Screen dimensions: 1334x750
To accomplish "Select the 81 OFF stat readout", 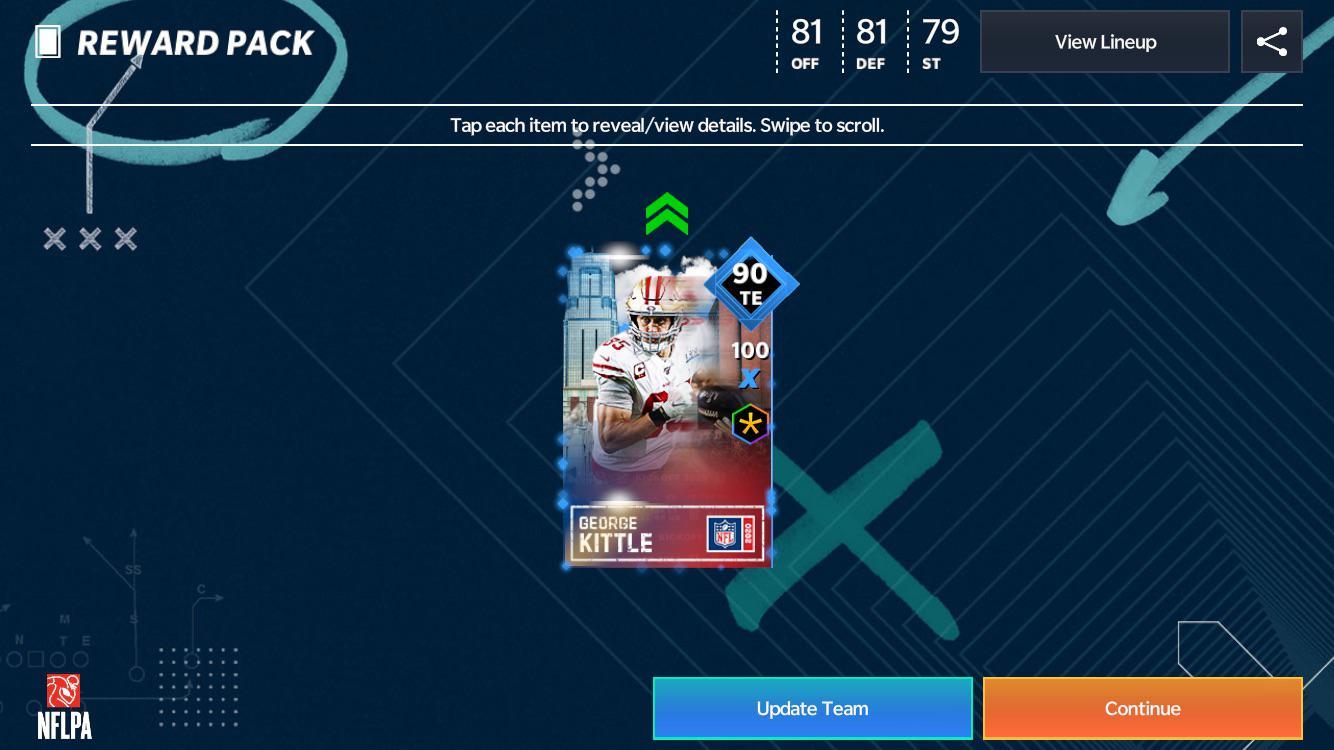I will (x=805, y=40).
